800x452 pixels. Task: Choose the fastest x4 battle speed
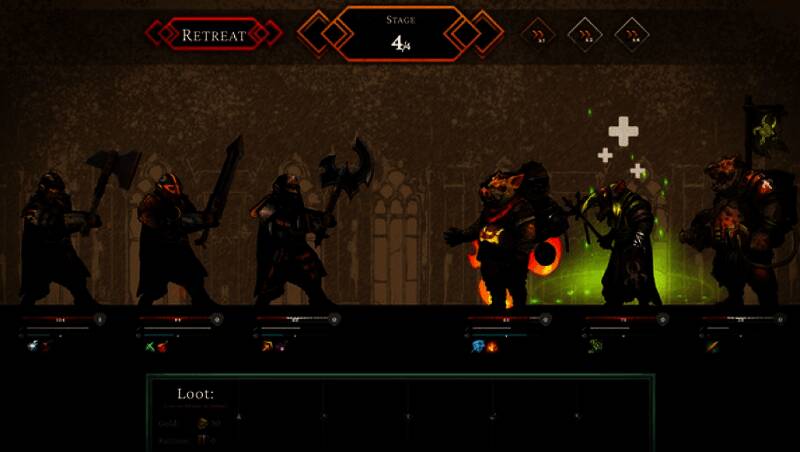(632, 34)
